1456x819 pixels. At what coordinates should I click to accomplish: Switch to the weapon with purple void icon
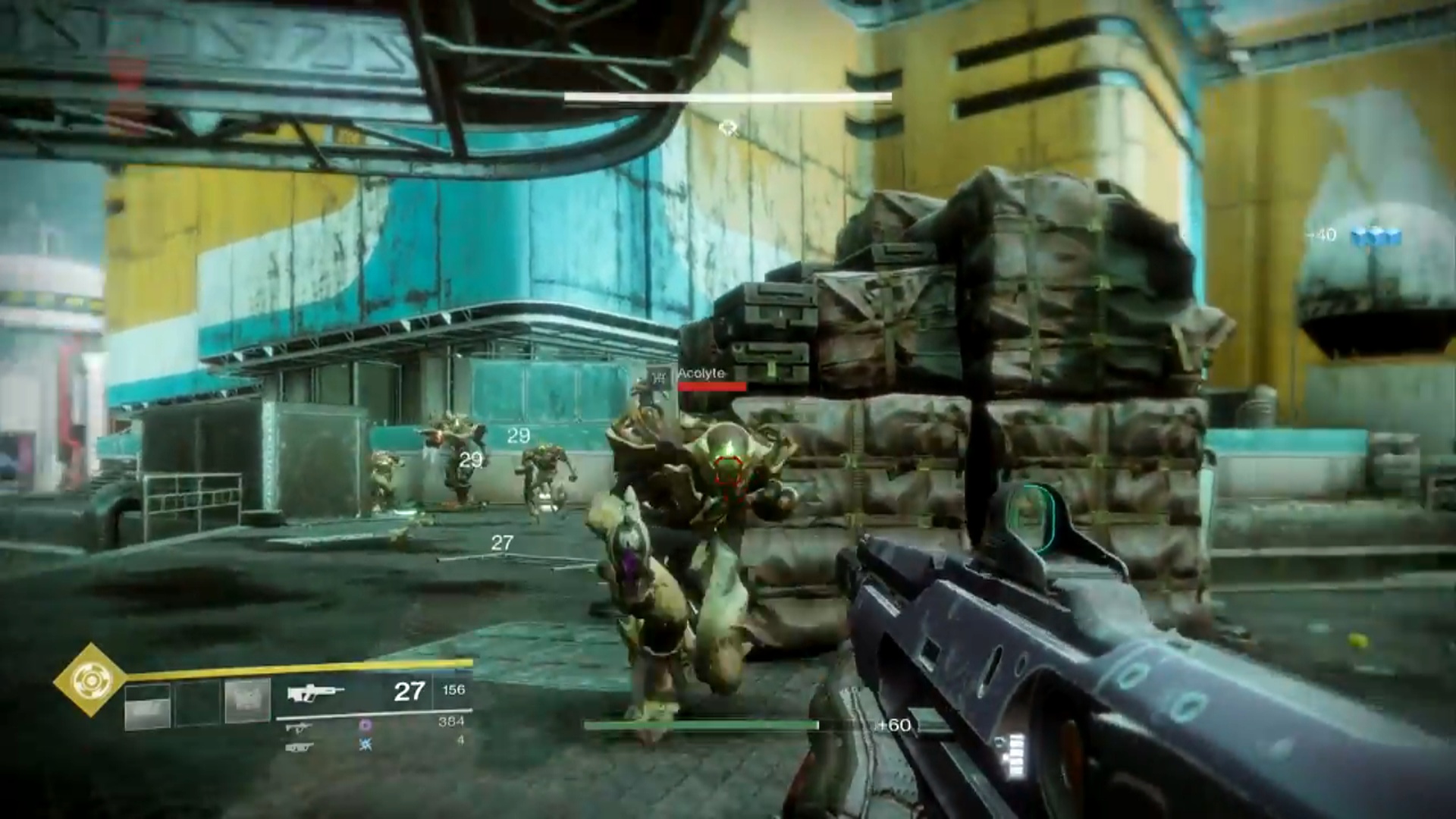[x=300, y=728]
